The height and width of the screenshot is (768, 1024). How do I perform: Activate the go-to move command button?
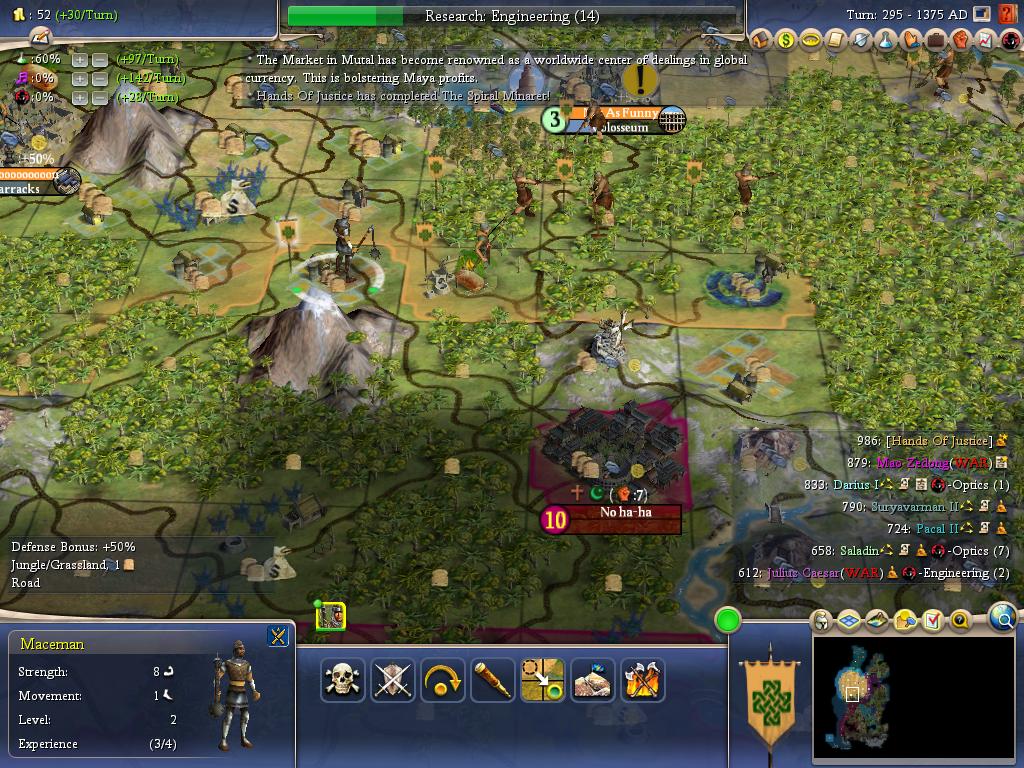pyautogui.click(x=543, y=680)
